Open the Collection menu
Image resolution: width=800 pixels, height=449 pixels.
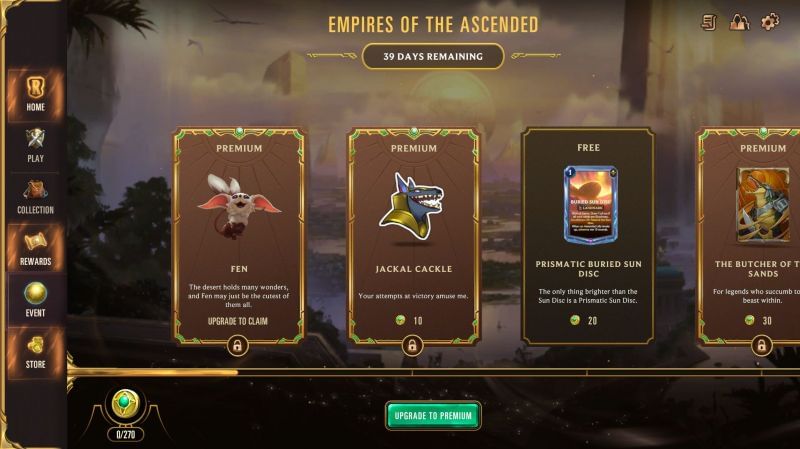(35, 197)
